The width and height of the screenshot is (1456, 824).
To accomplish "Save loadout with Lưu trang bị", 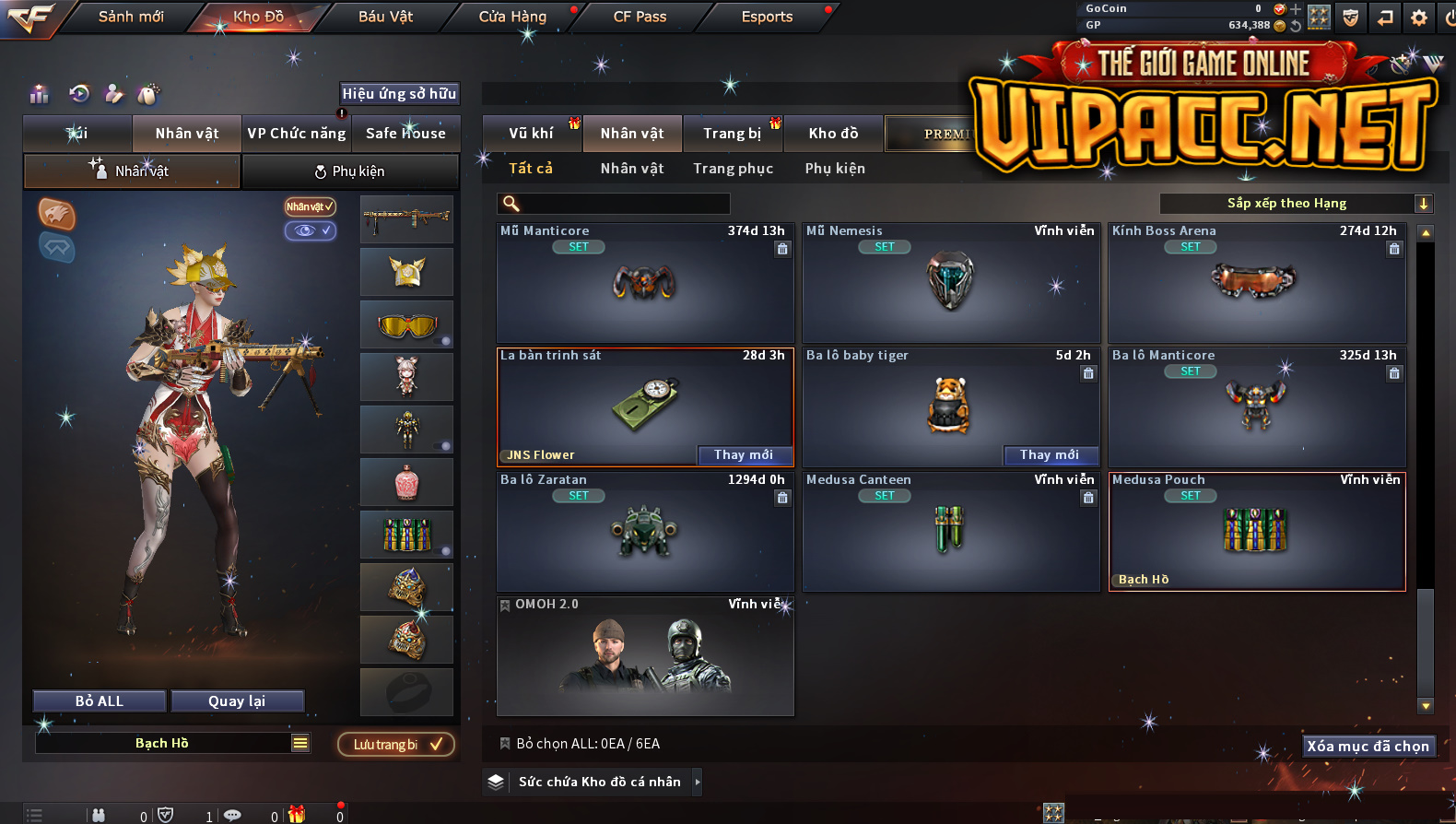I will [x=396, y=745].
